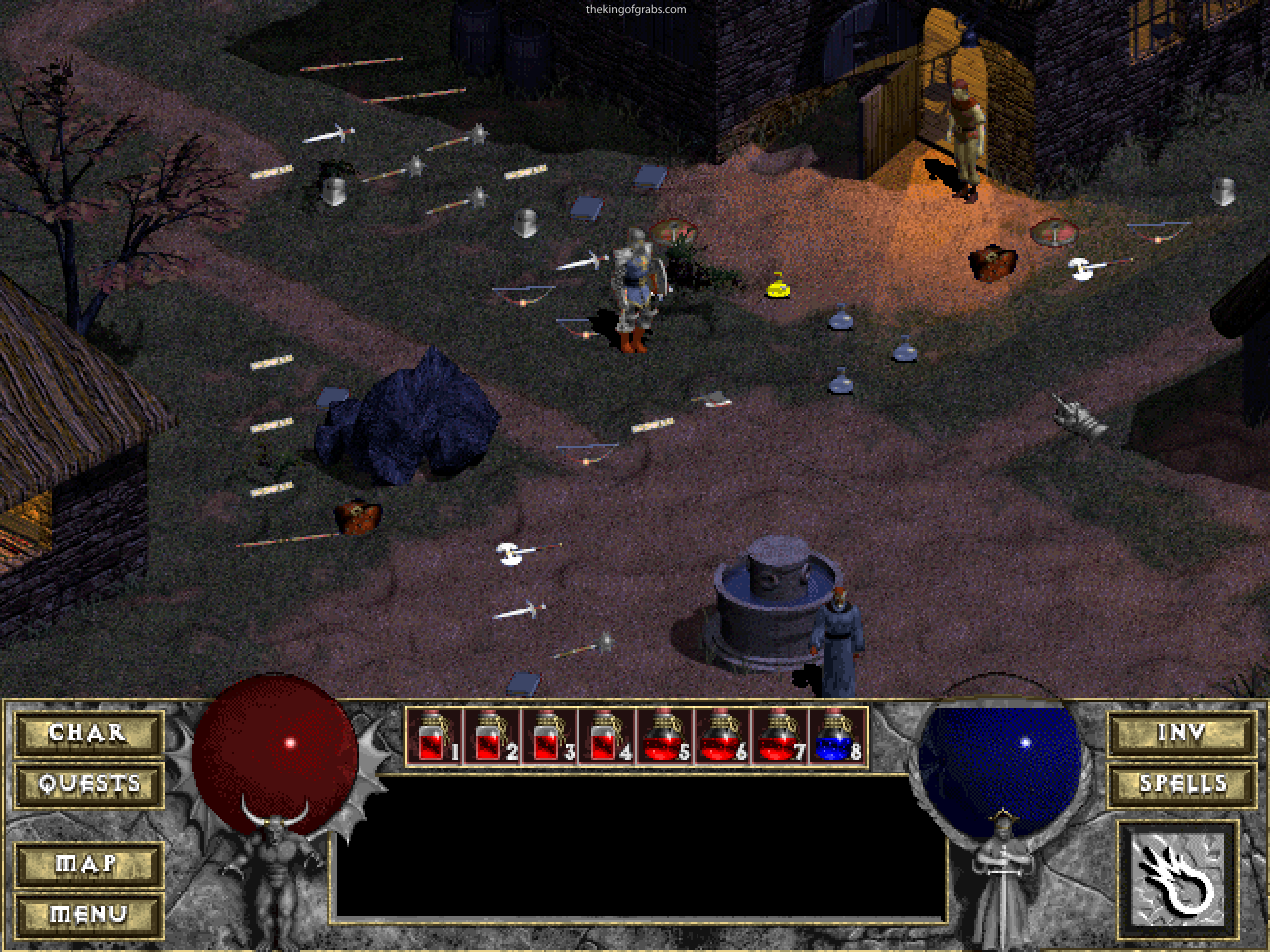
Task: Use the healing potion in belt slot 3
Action: 547,734
